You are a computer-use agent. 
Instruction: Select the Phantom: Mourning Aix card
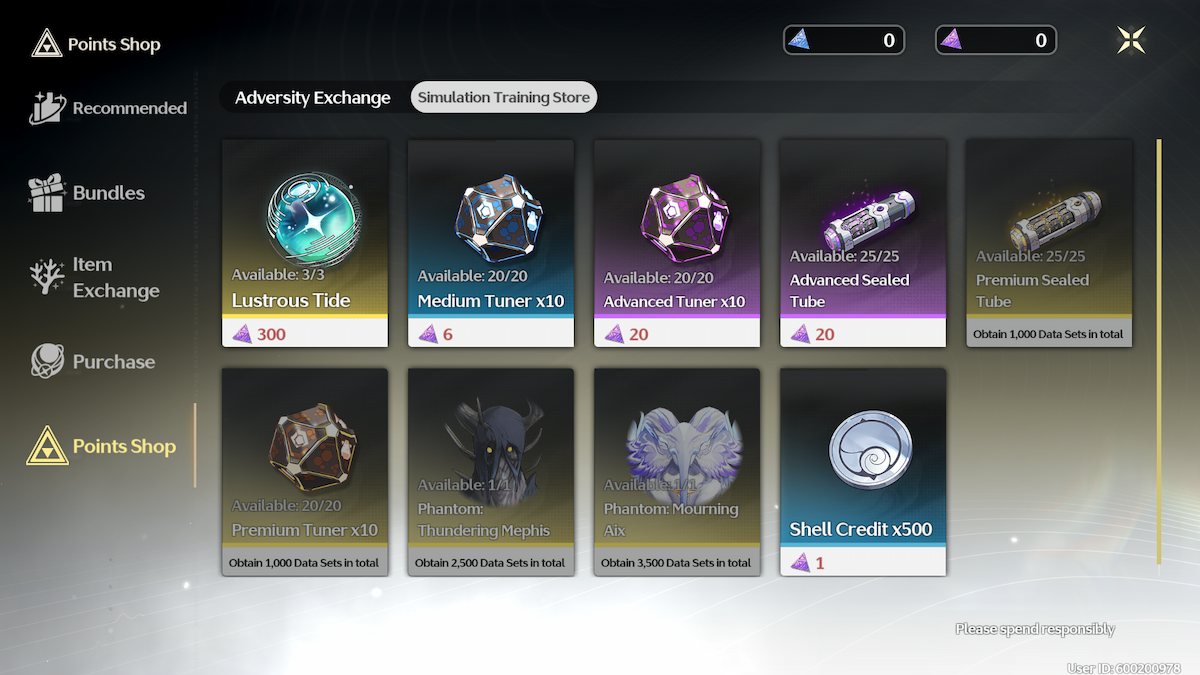click(677, 472)
